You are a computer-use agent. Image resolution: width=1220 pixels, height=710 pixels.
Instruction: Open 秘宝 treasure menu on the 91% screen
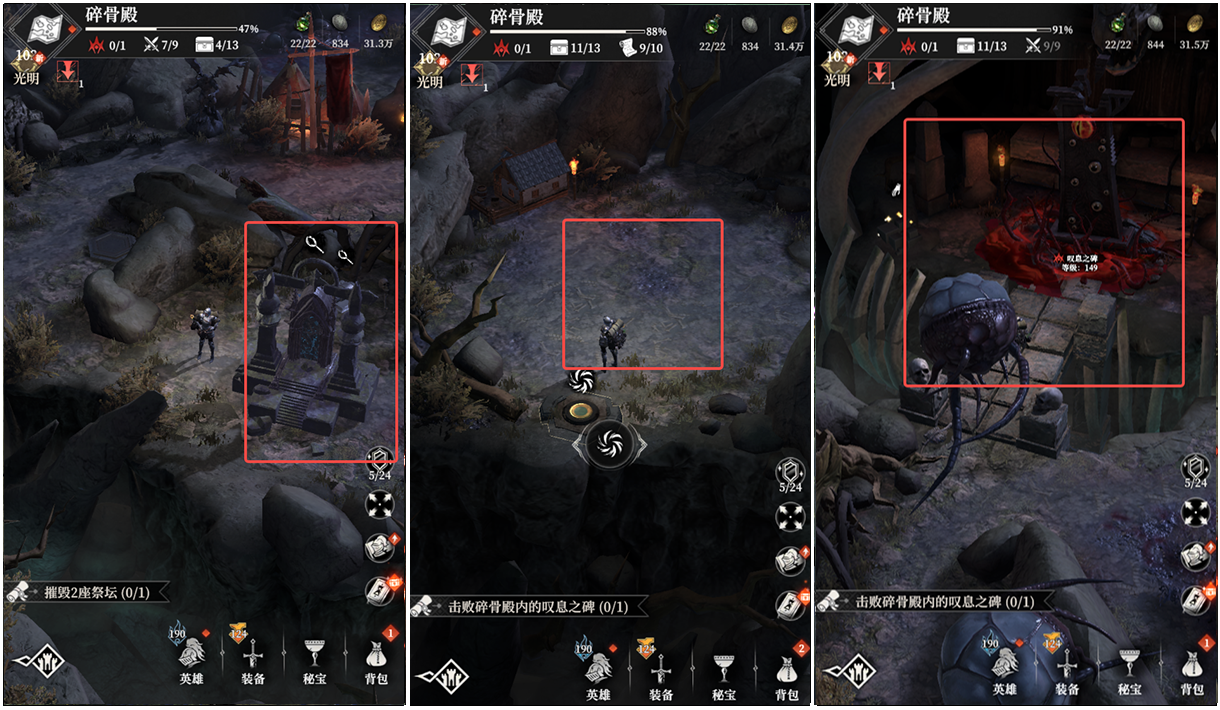click(1130, 668)
